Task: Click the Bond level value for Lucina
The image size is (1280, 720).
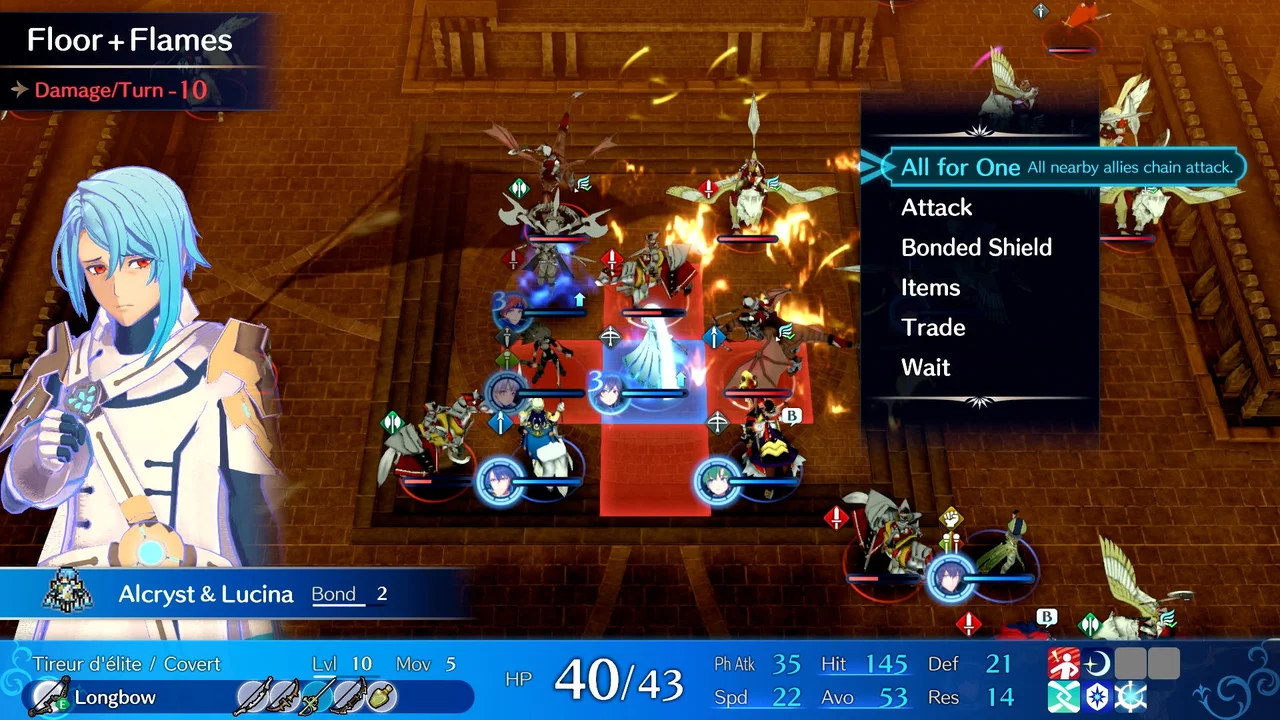Action: pyautogui.click(x=381, y=593)
